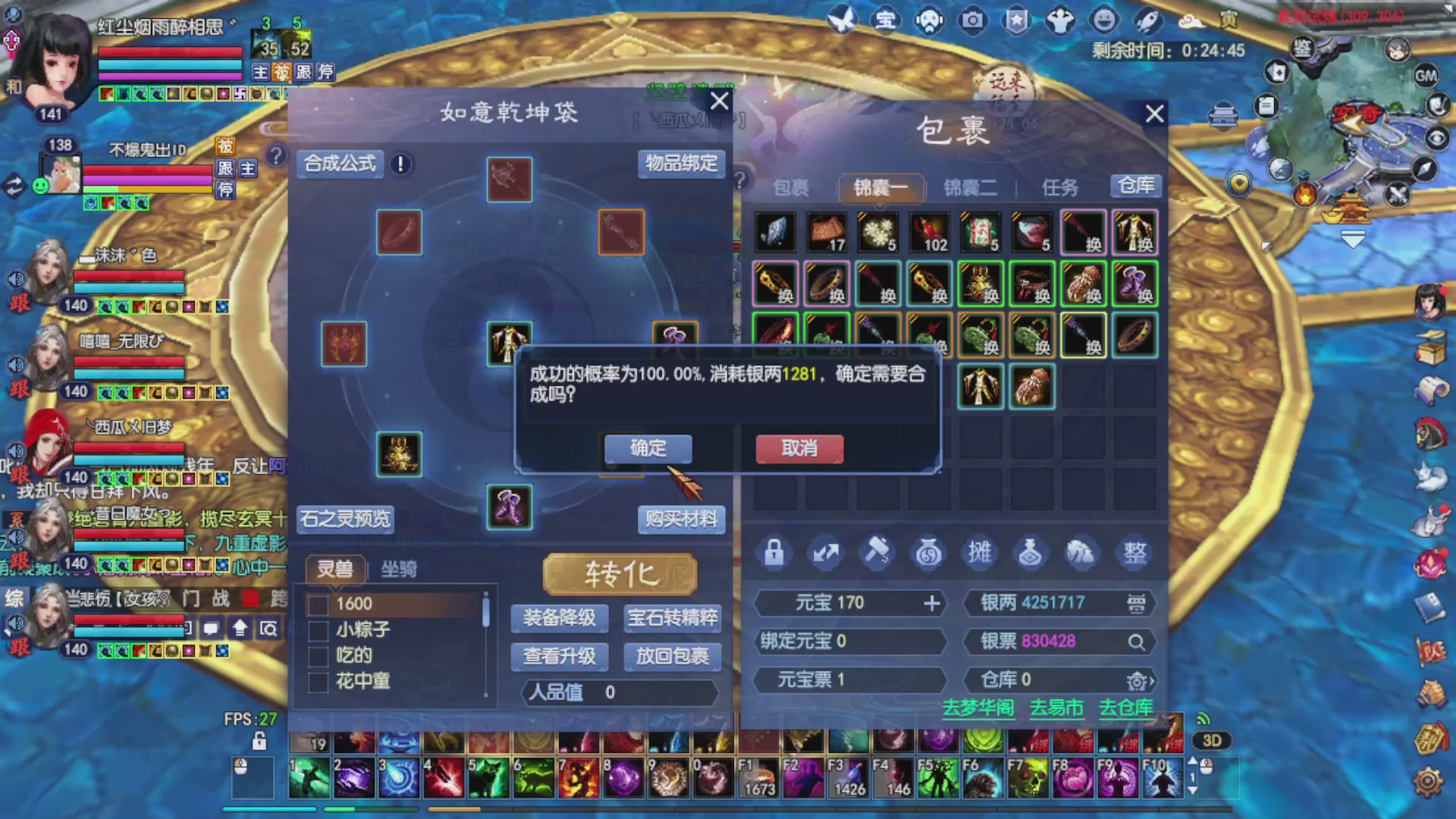Click the magnifier icon beside 银票

click(1137, 642)
